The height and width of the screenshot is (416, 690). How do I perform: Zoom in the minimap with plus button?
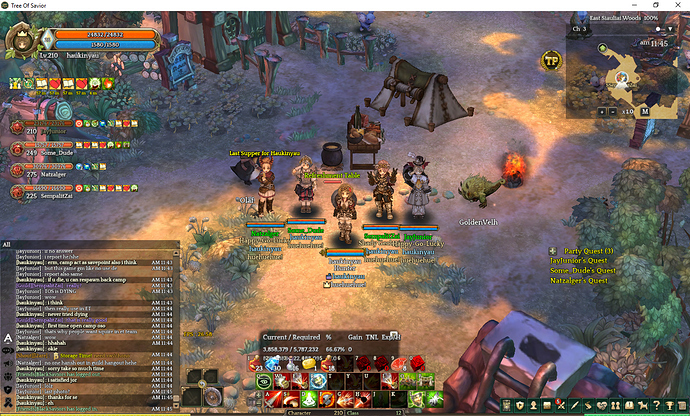pos(601,111)
